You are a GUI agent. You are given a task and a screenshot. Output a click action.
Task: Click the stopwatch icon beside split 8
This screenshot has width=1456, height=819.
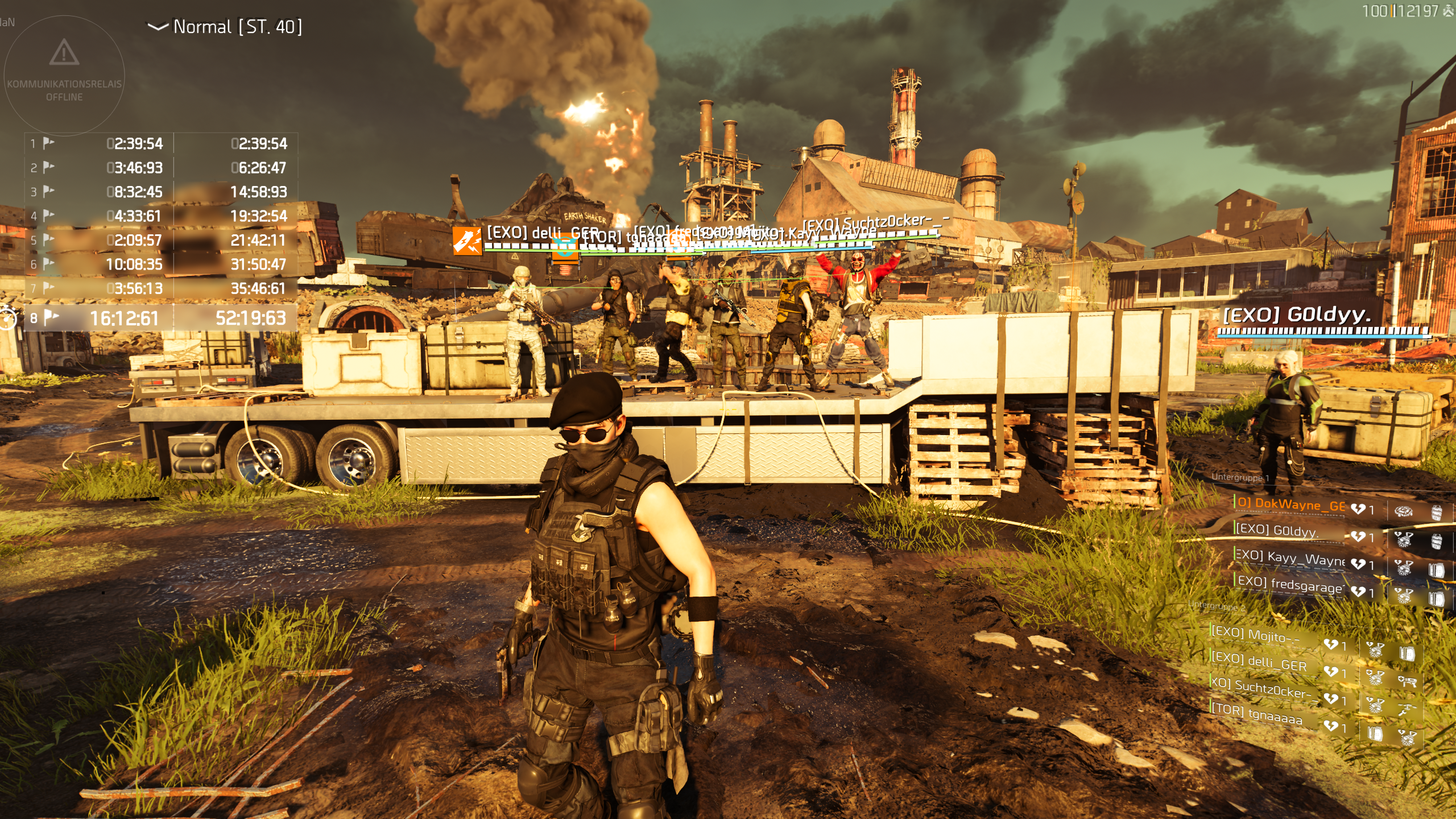[x=8, y=317]
